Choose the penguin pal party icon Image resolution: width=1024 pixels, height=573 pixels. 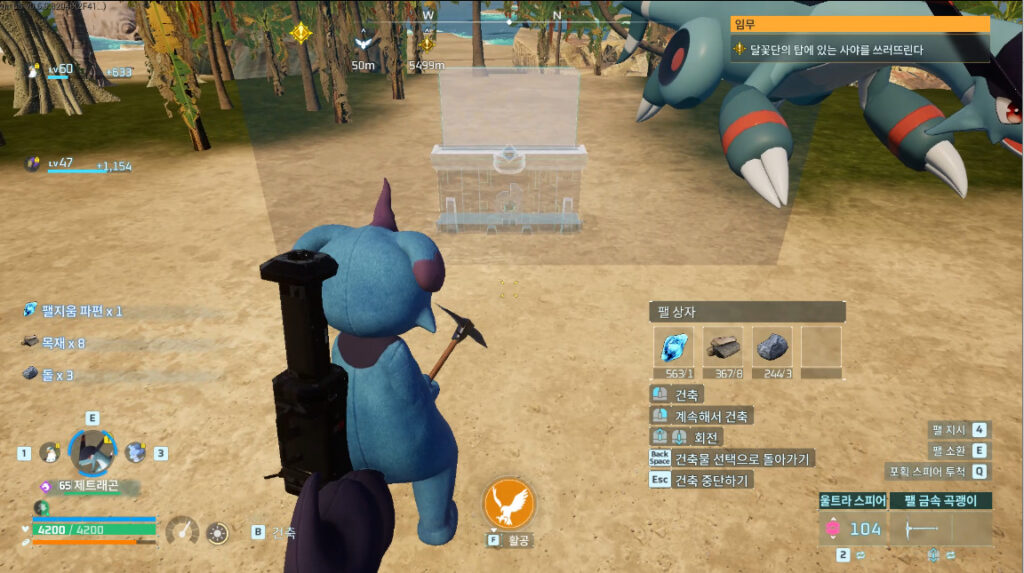click(x=47, y=453)
